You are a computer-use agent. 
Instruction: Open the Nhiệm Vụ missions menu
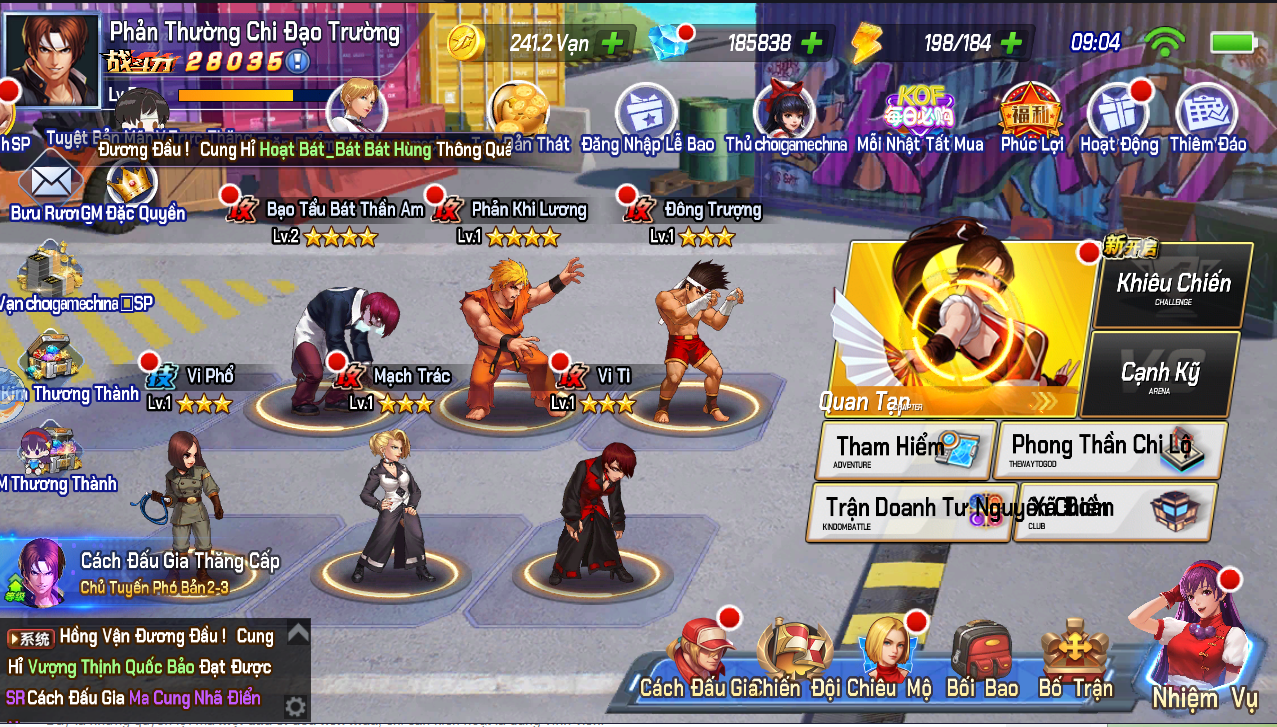[1203, 650]
